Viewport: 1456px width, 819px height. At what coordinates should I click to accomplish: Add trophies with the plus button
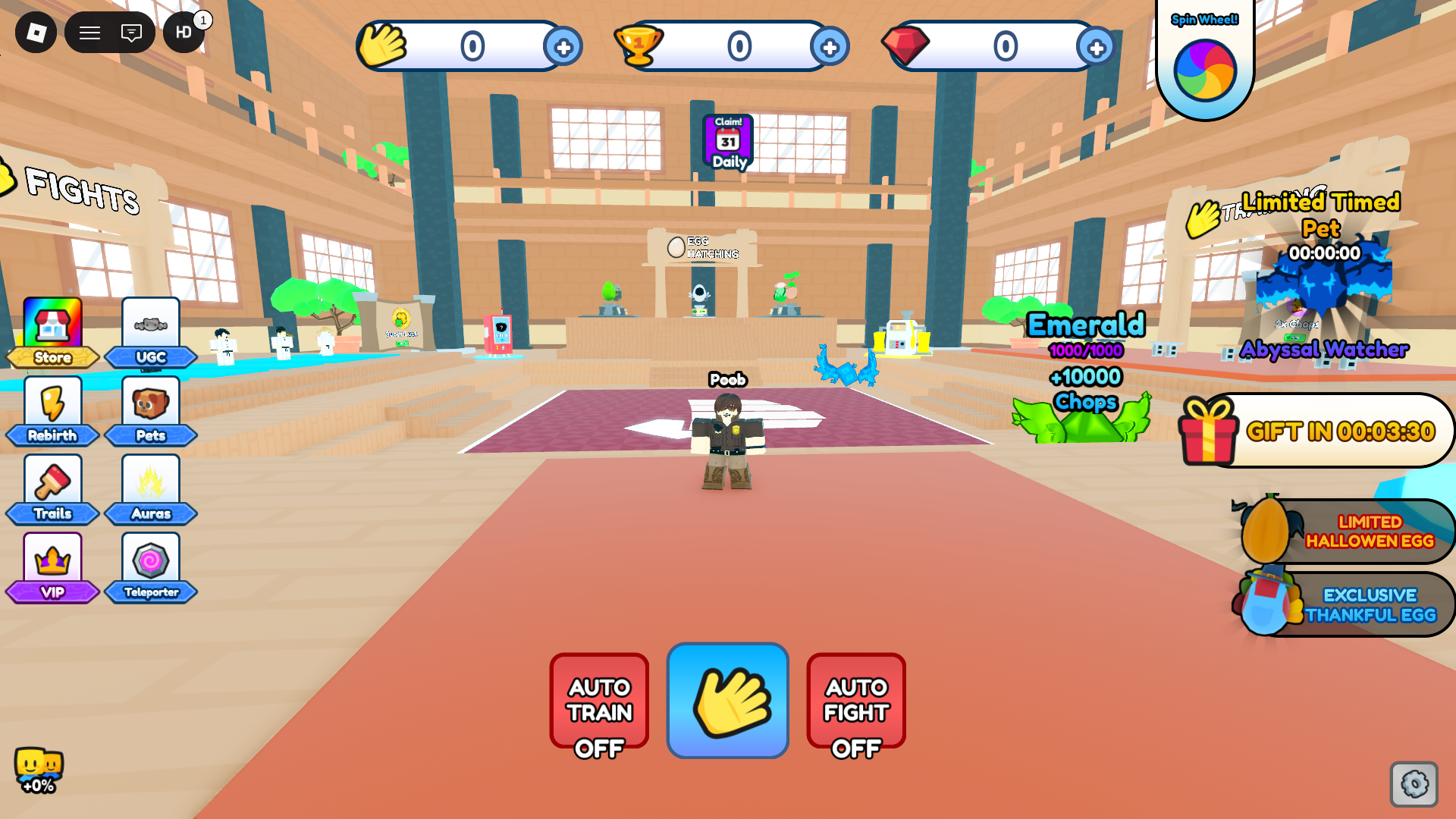click(830, 47)
